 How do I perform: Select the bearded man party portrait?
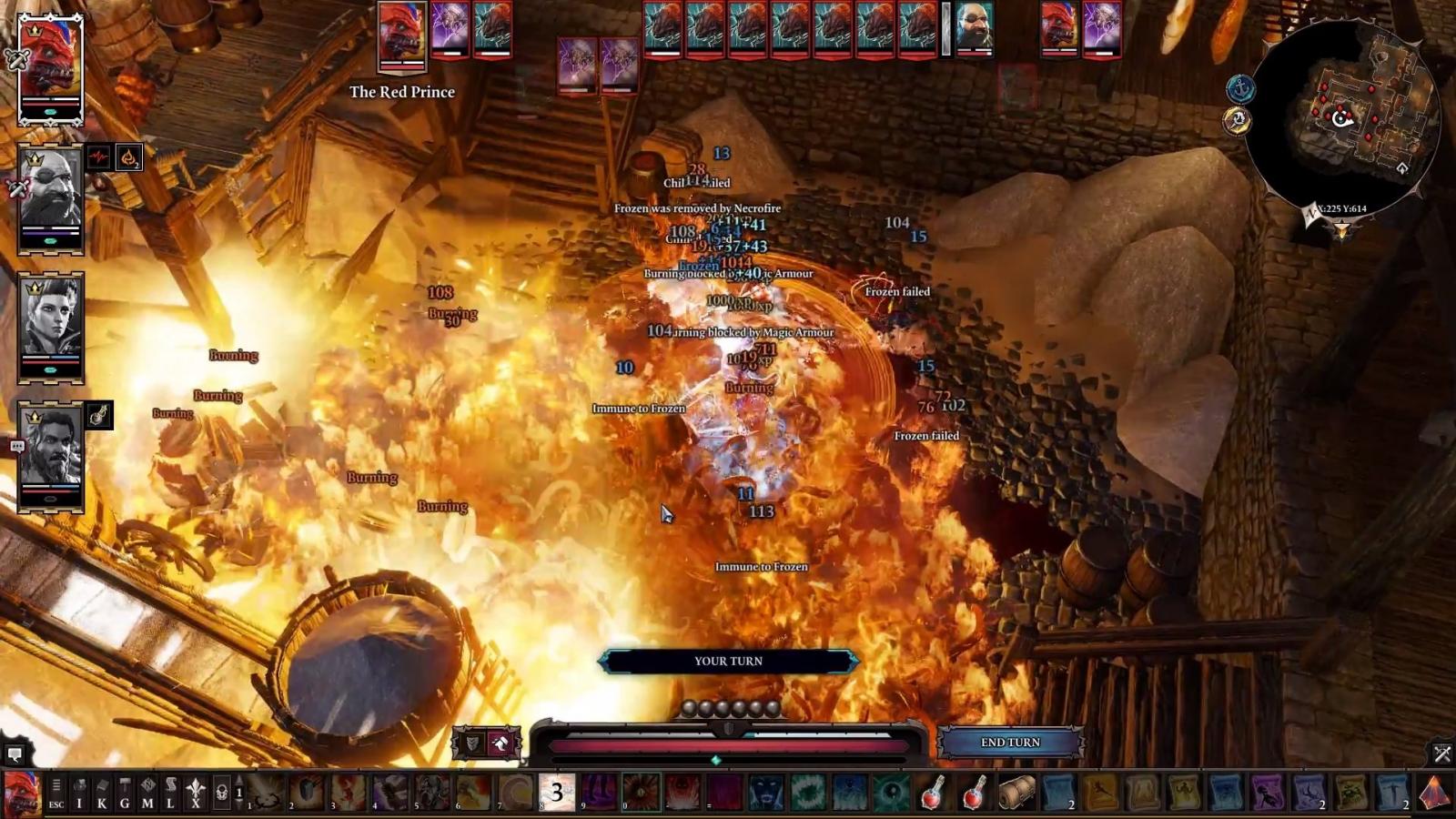coord(51,455)
